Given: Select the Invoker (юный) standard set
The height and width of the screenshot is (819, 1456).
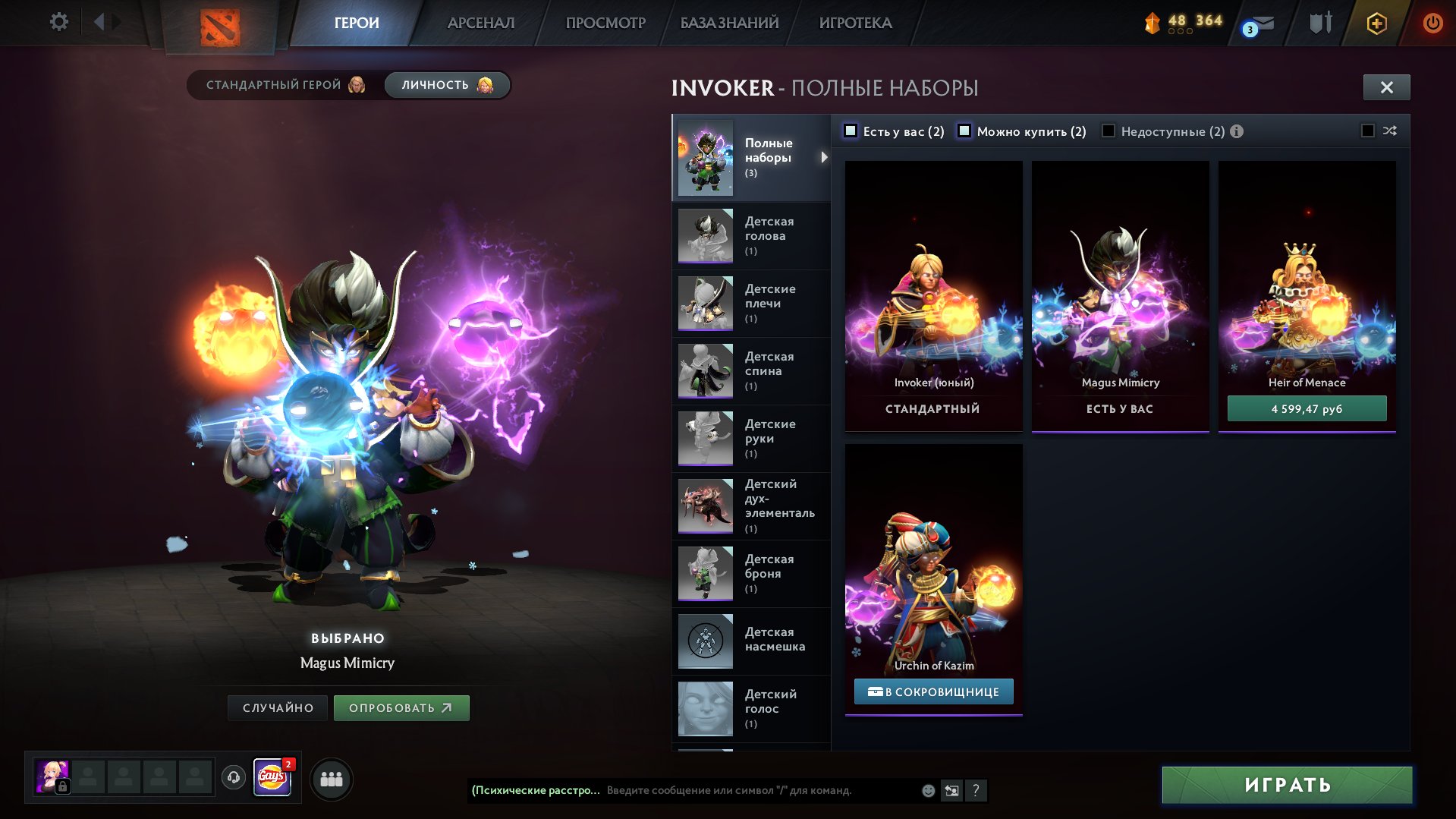Looking at the screenshot, I should pos(933,296).
